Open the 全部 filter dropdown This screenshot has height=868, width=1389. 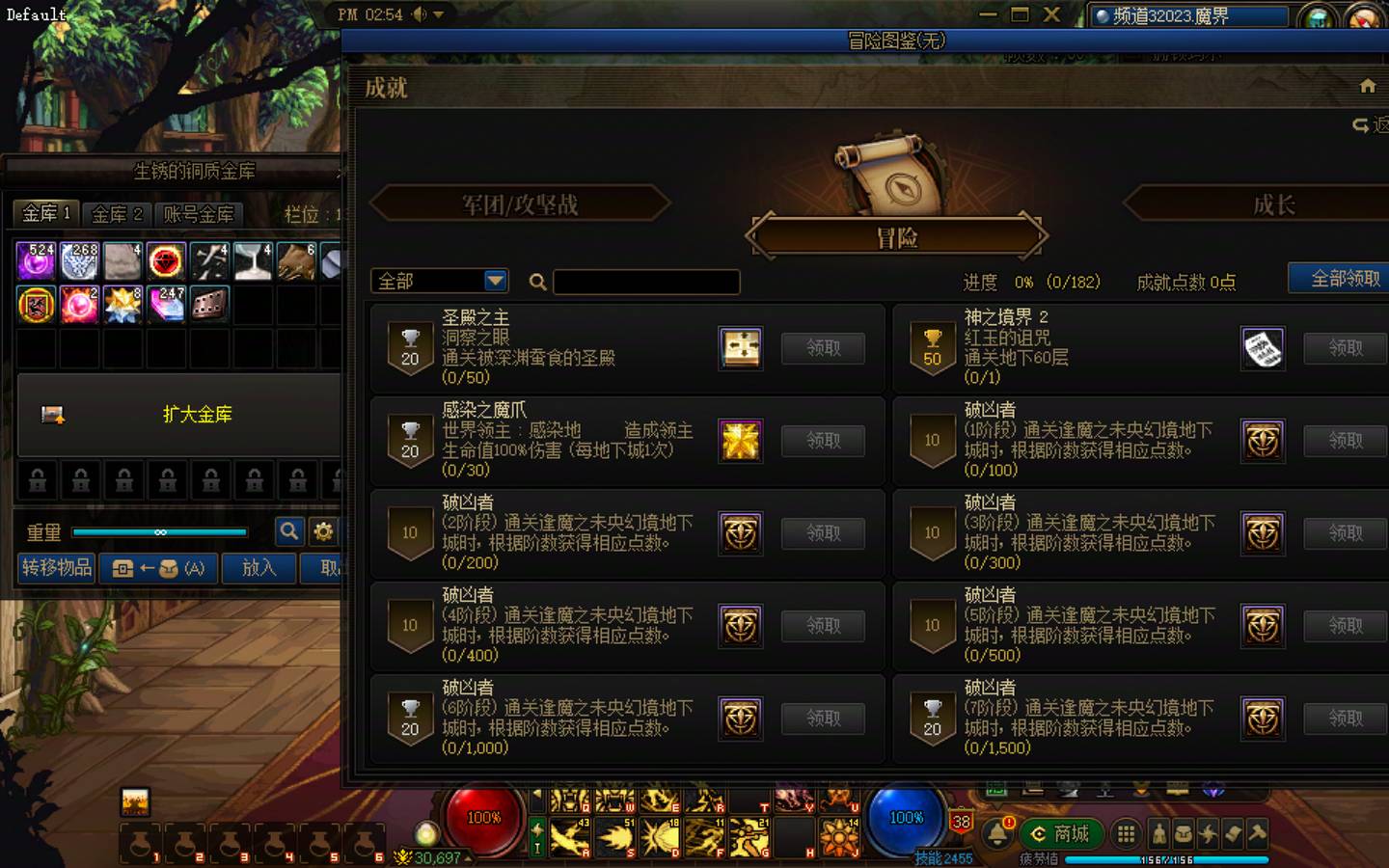pyautogui.click(x=439, y=281)
